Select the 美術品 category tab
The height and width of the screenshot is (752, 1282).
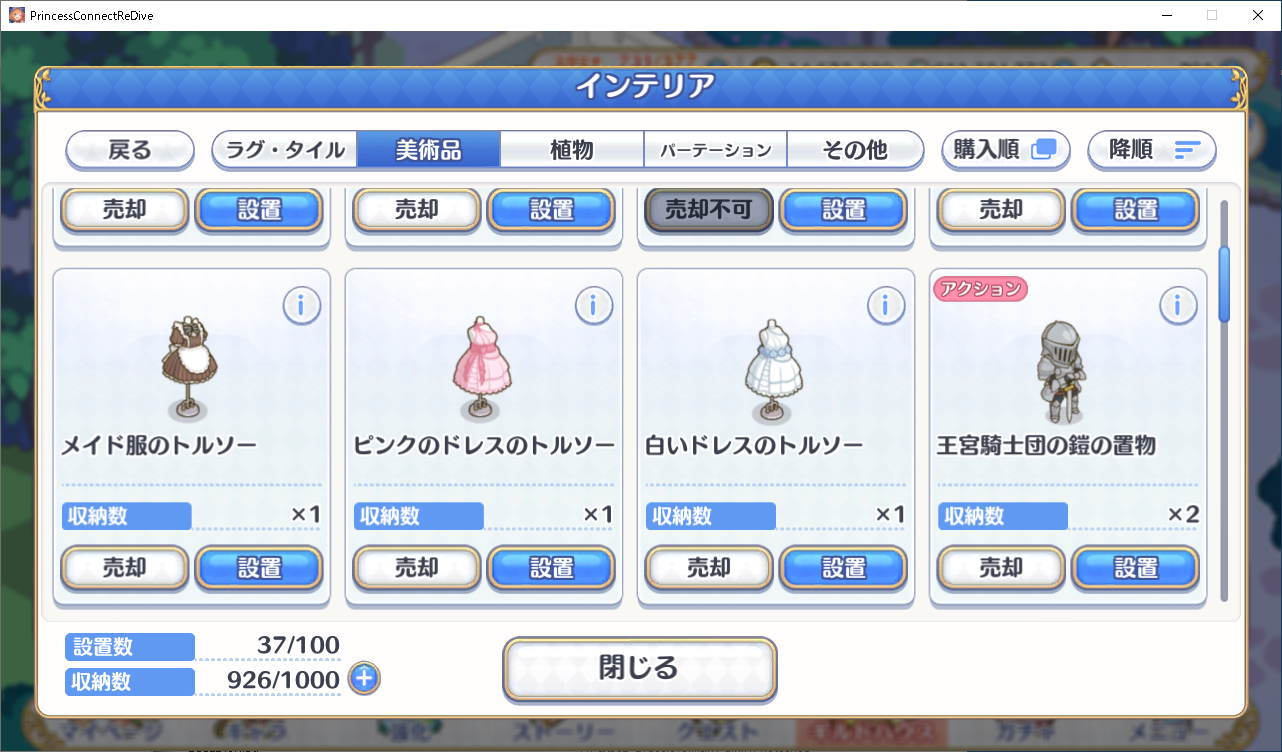pyautogui.click(x=428, y=150)
